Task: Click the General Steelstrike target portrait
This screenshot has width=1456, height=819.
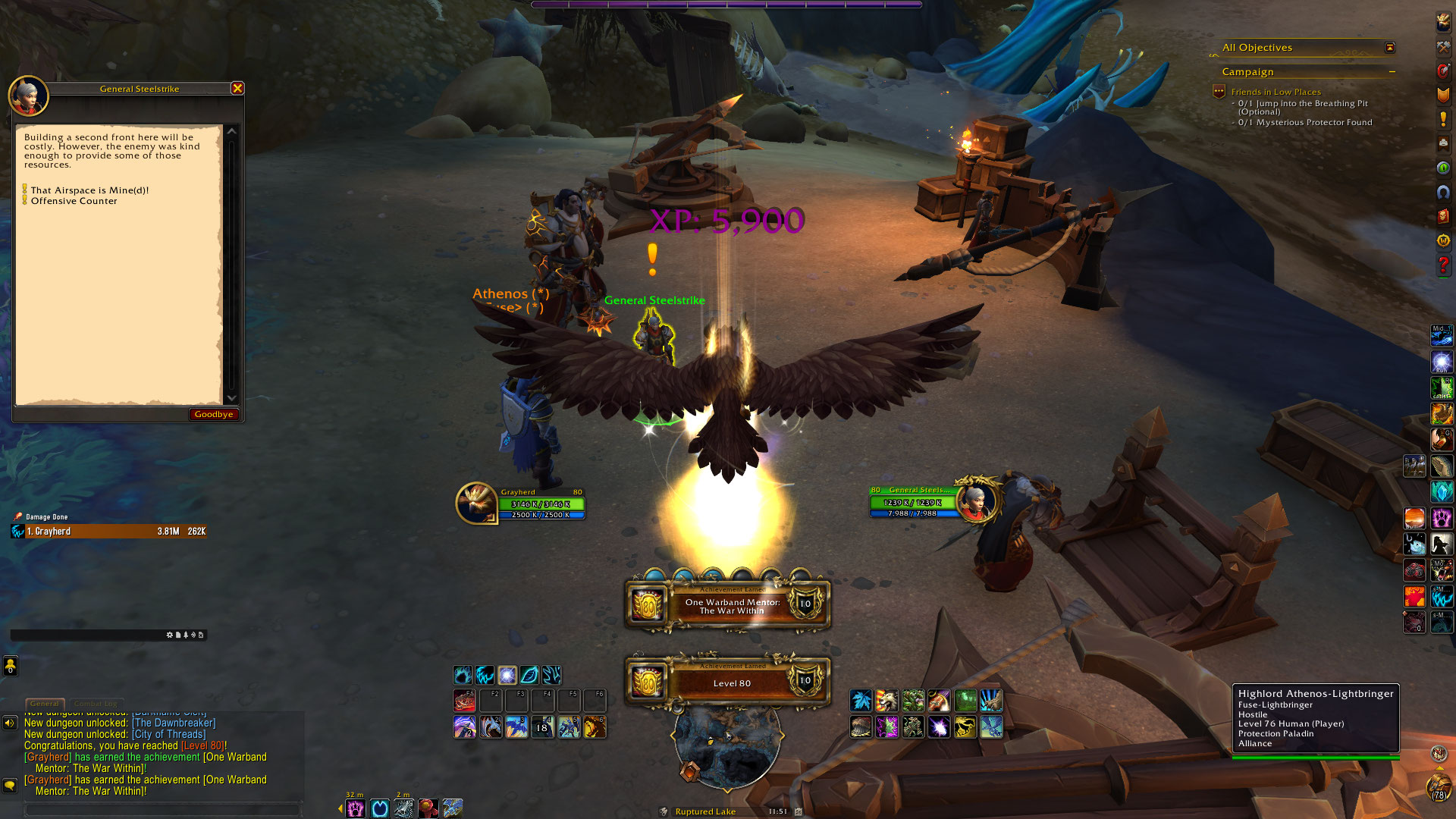Action: point(975,501)
